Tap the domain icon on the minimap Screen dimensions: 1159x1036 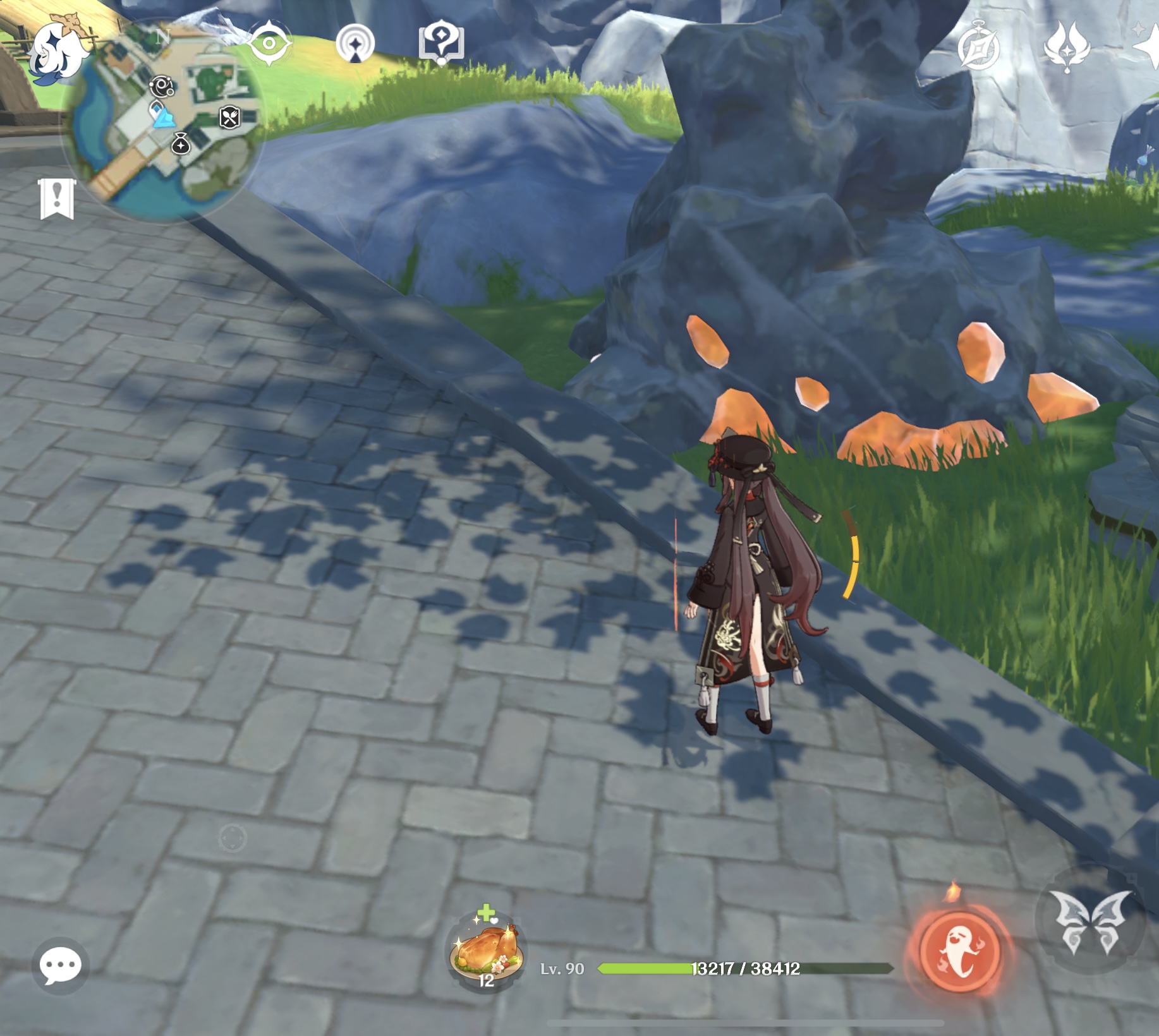162,87
